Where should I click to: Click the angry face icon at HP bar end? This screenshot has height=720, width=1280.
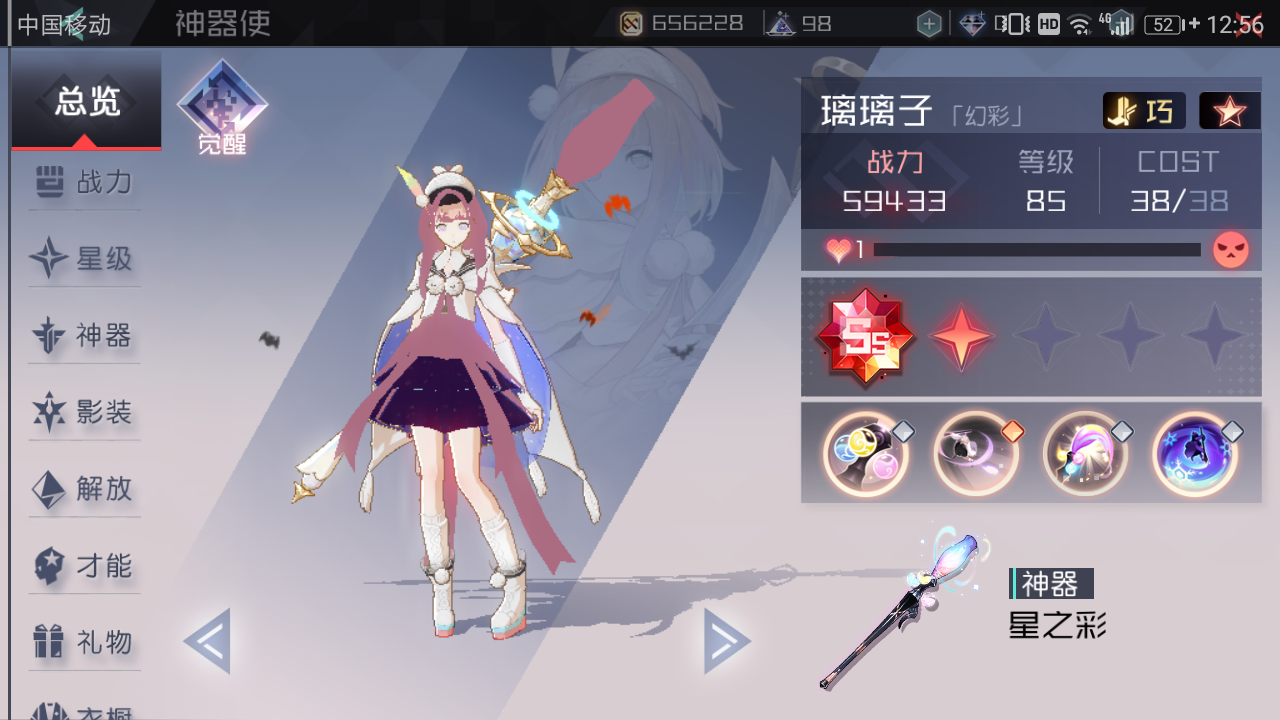(1232, 249)
